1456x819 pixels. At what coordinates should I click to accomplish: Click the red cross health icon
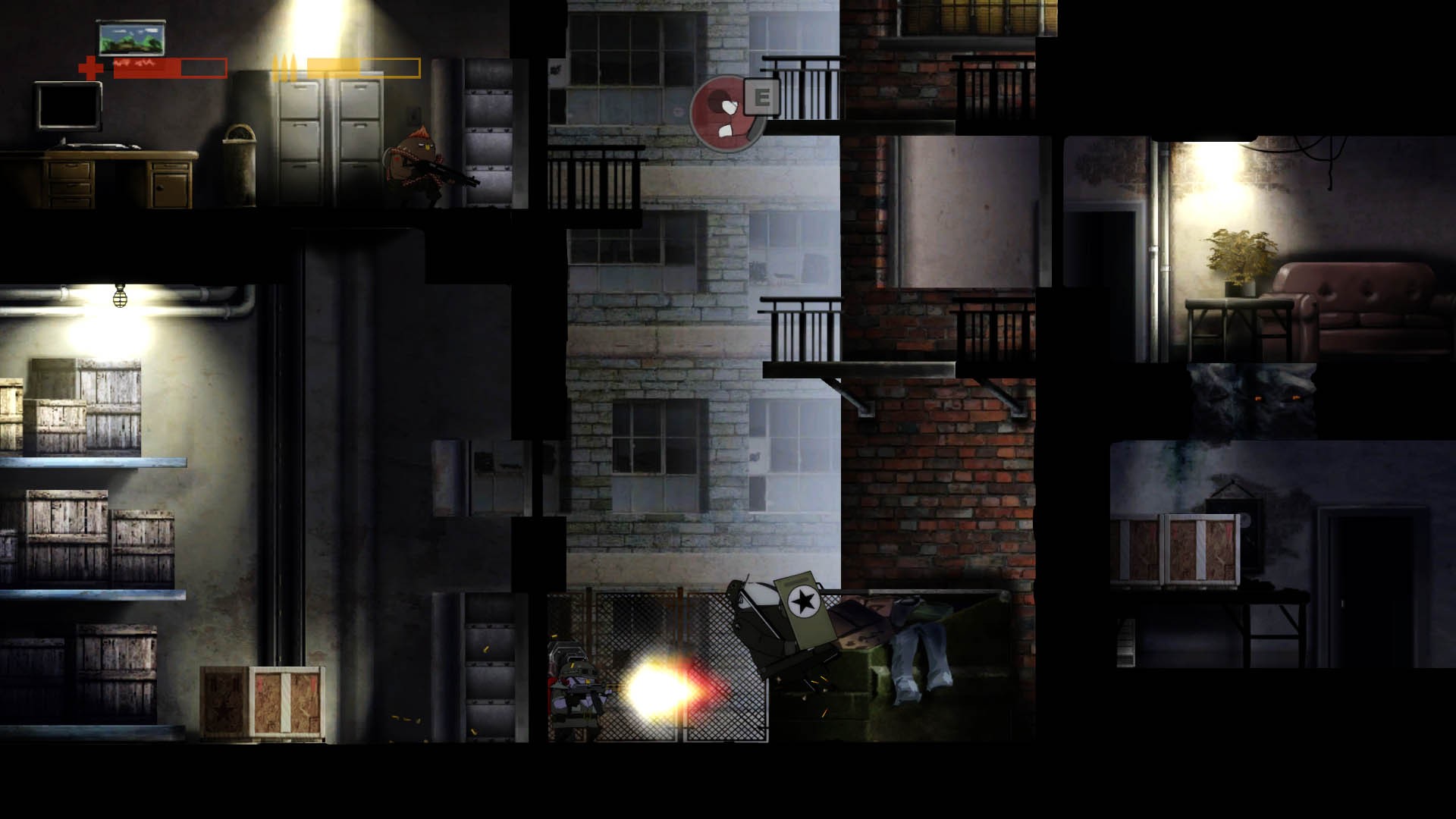point(91,68)
